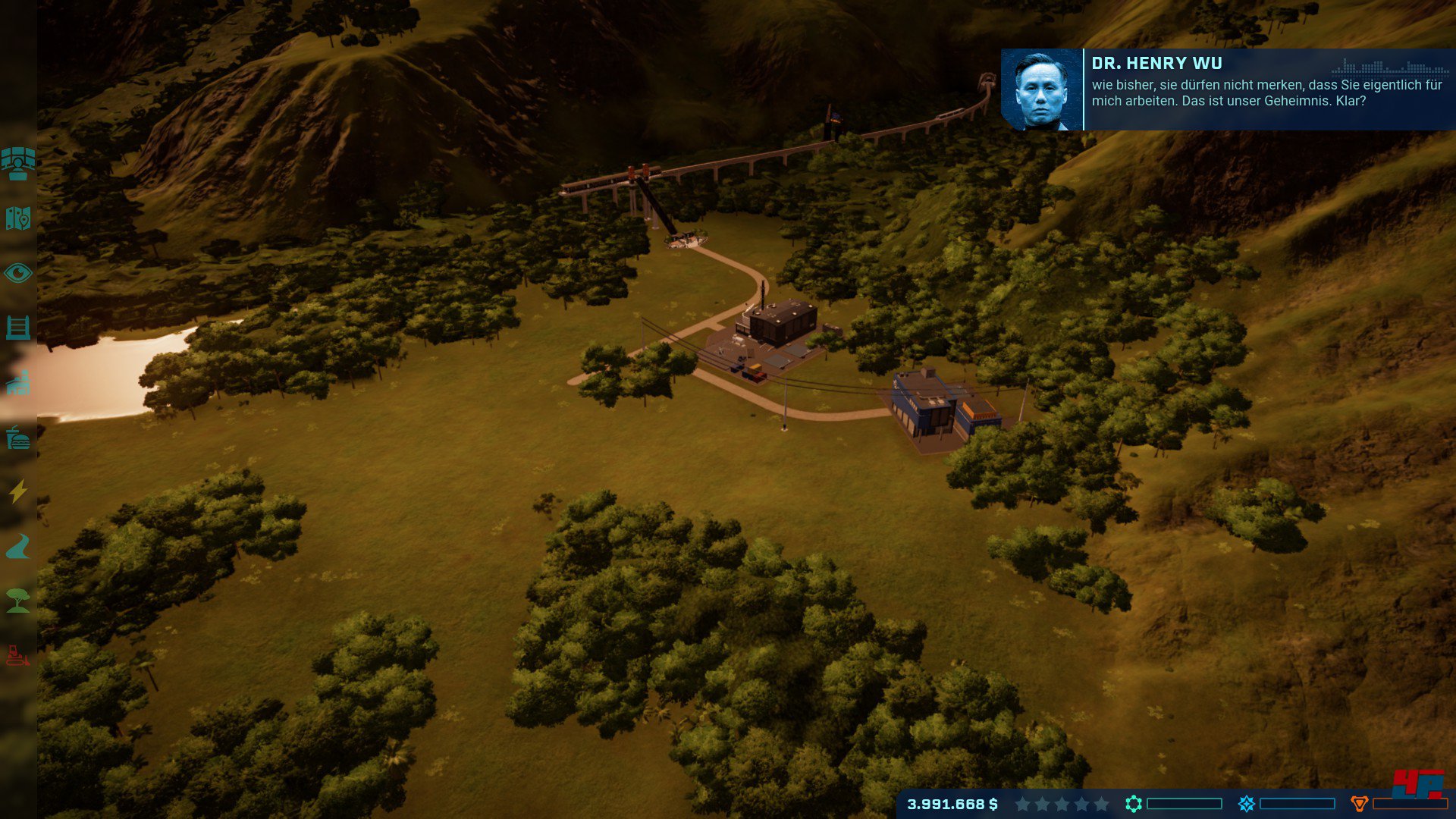The image size is (1456, 819).
Task: Open the operations buildings menu
Action: click(x=18, y=383)
